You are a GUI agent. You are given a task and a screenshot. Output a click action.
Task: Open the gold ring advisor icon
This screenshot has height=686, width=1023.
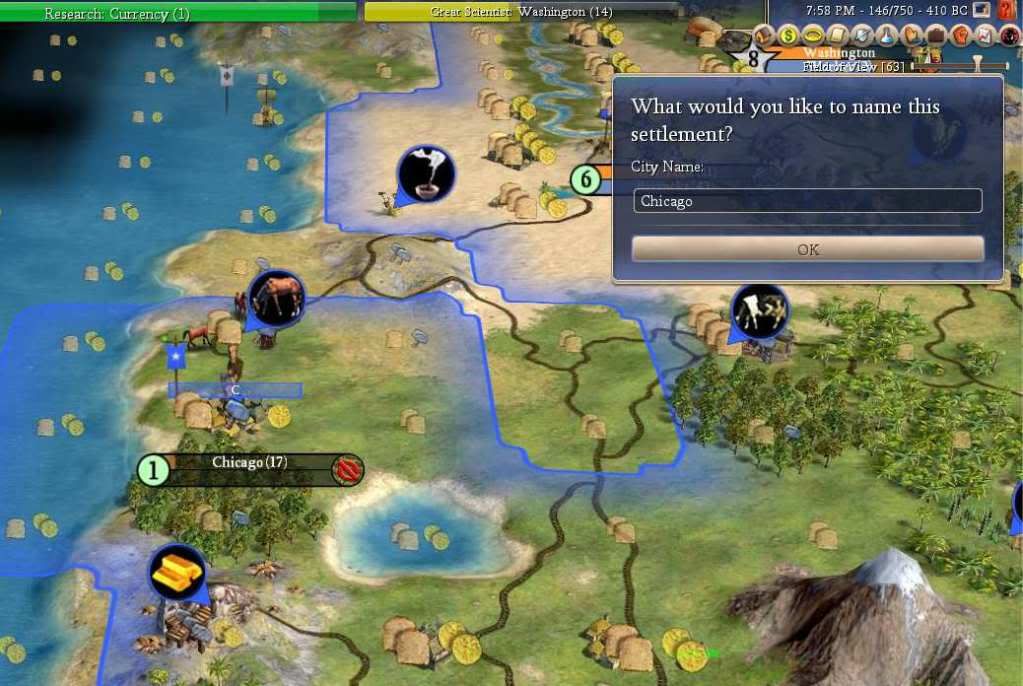point(813,35)
